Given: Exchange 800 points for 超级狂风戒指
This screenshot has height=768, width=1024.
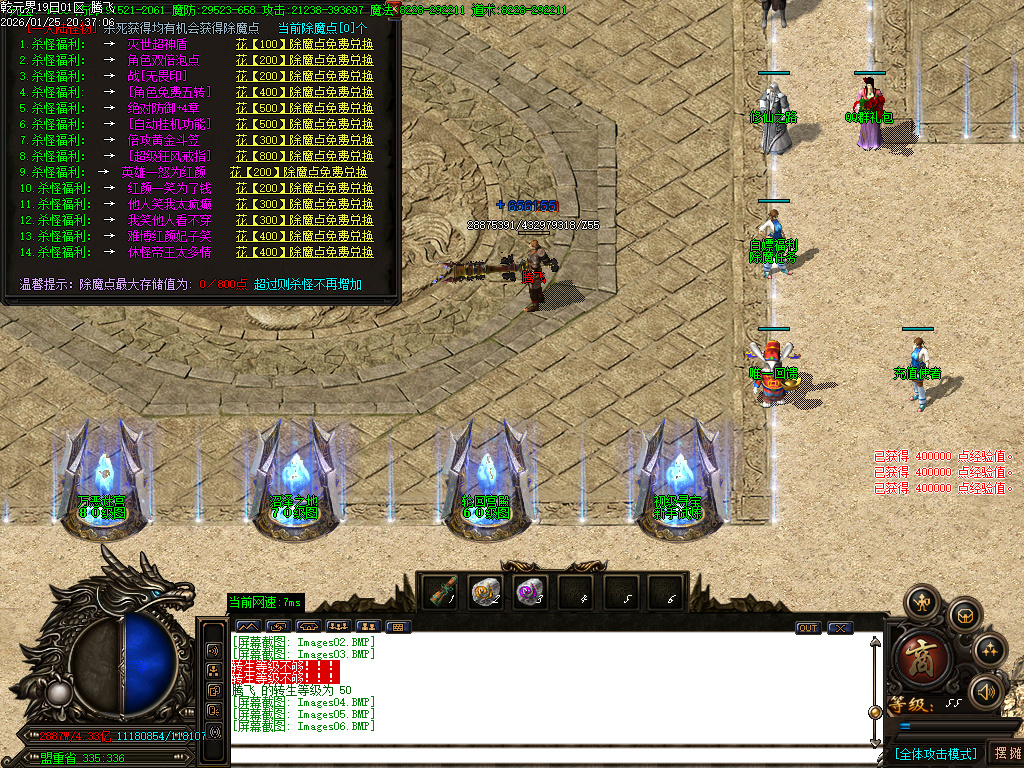Looking at the screenshot, I should click(x=305, y=156).
